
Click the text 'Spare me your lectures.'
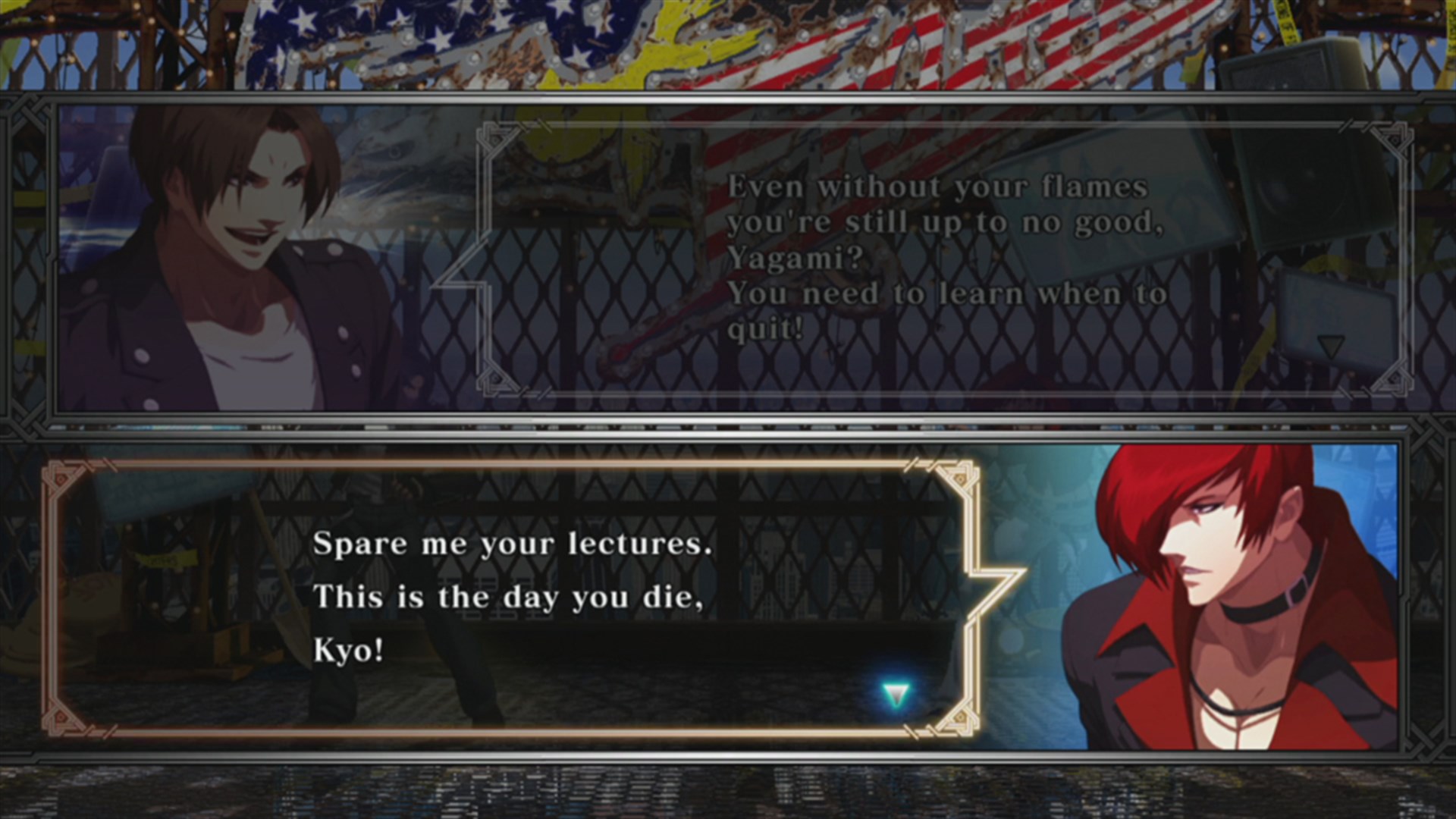pos(512,543)
